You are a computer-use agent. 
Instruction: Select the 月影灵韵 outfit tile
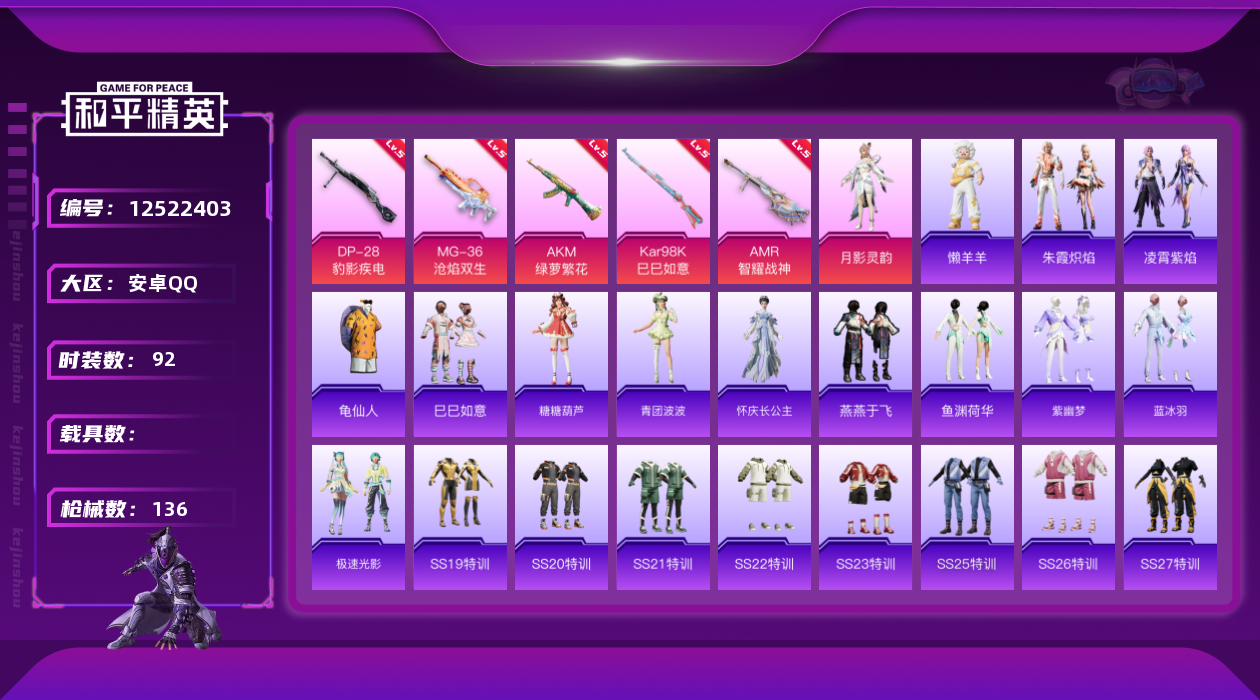point(865,210)
